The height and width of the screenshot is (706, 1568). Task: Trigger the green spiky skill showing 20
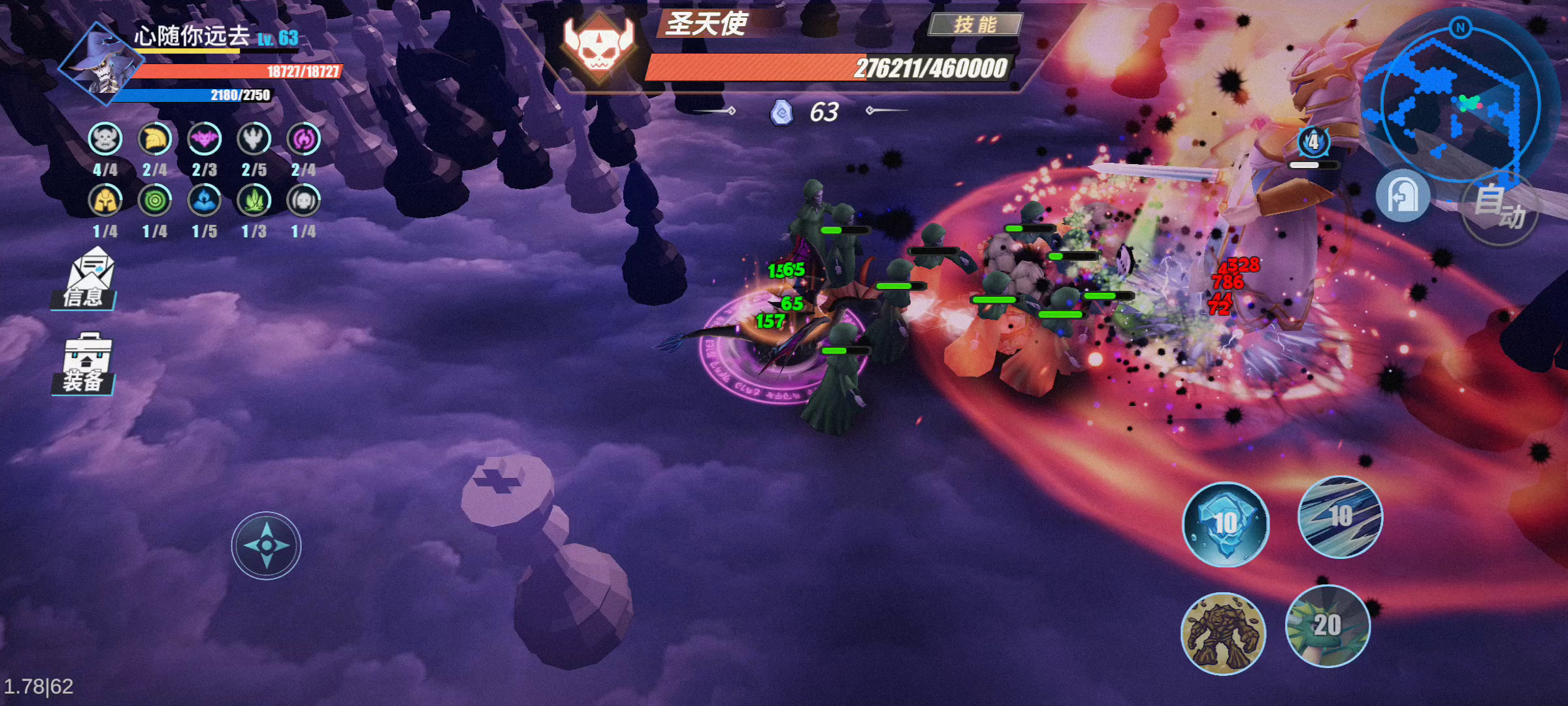pos(1328,626)
